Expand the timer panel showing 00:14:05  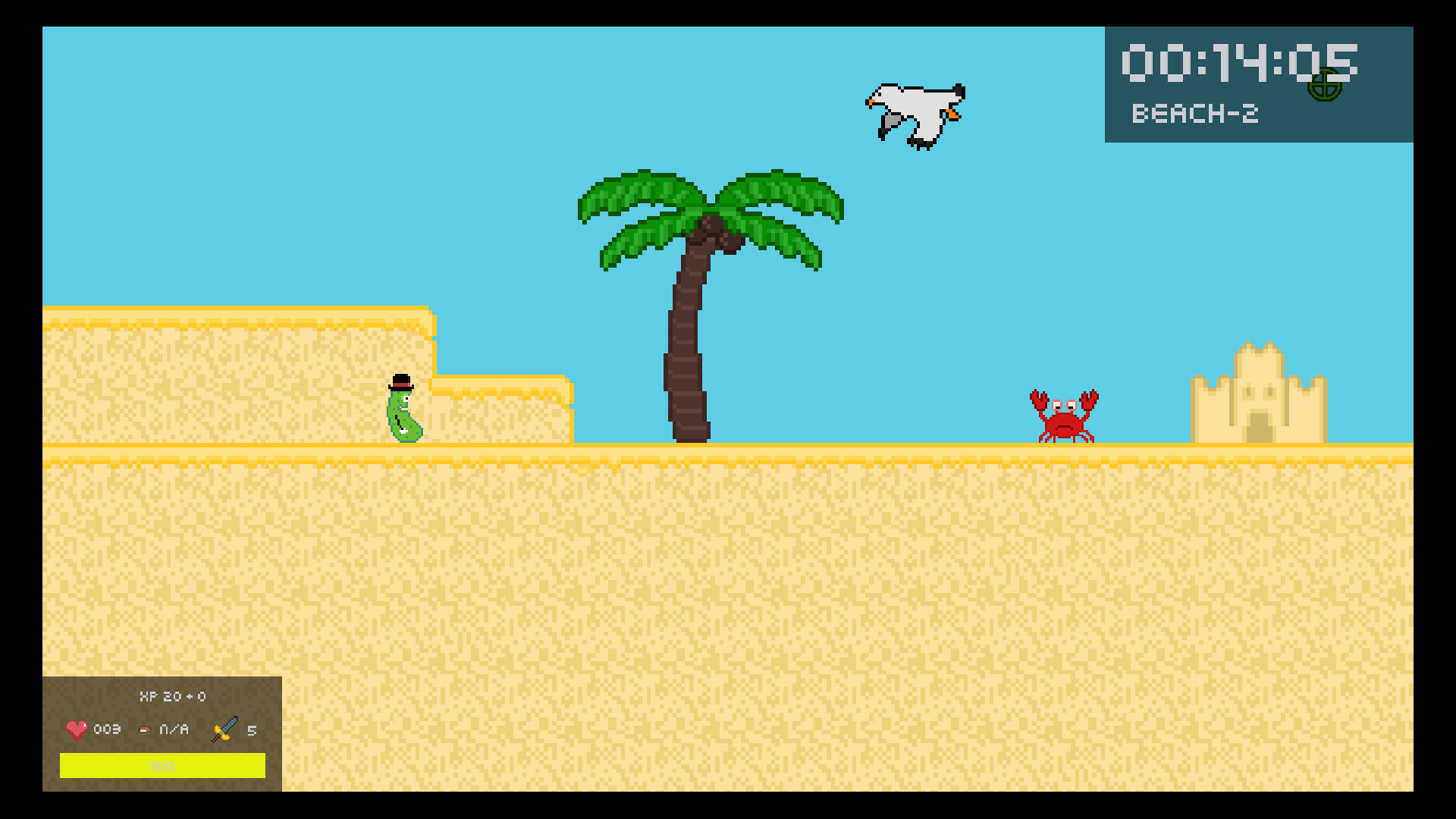pyautogui.click(x=1259, y=83)
